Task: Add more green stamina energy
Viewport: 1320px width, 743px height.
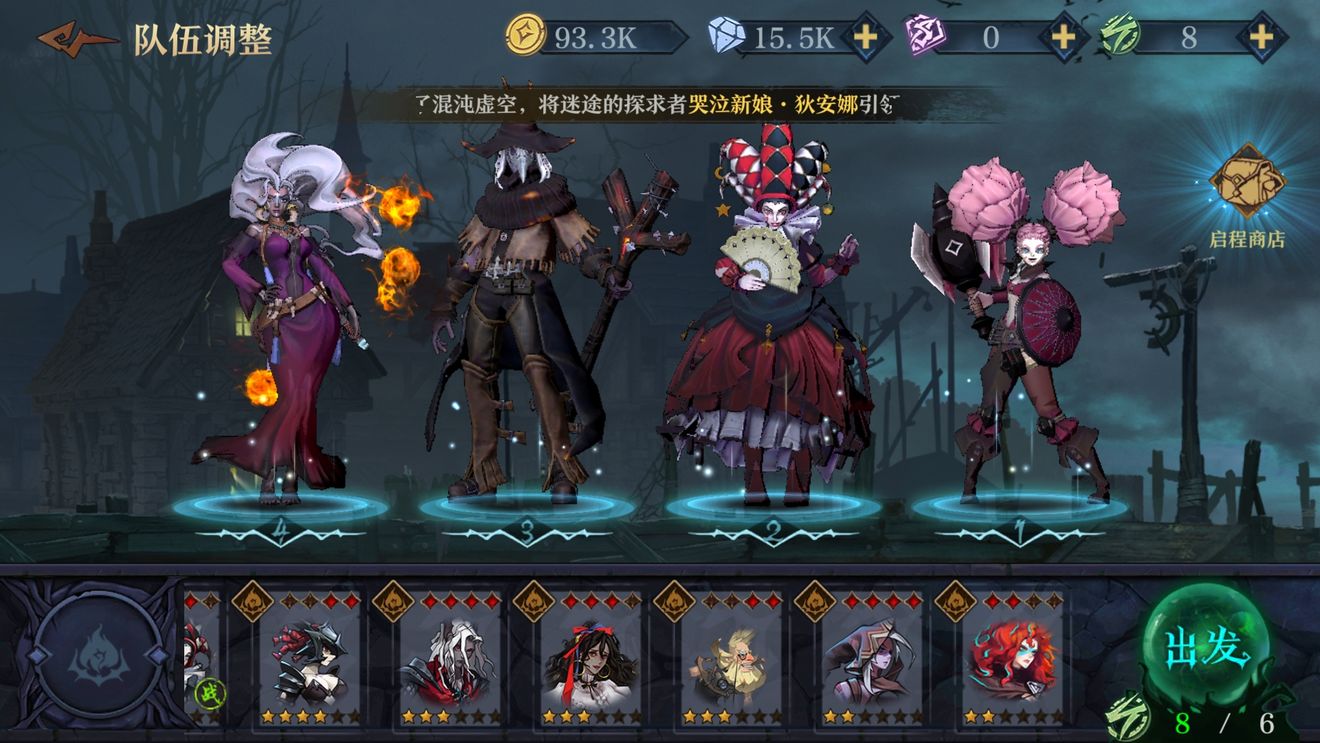Action: tap(1262, 38)
